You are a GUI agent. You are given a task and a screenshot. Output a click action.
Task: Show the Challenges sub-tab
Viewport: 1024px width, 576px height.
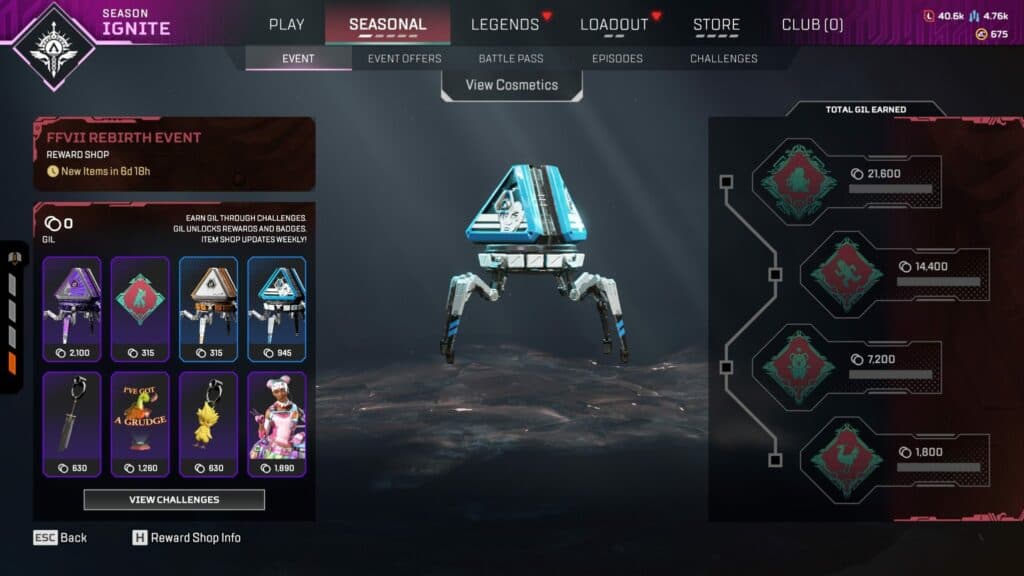click(x=723, y=59)
